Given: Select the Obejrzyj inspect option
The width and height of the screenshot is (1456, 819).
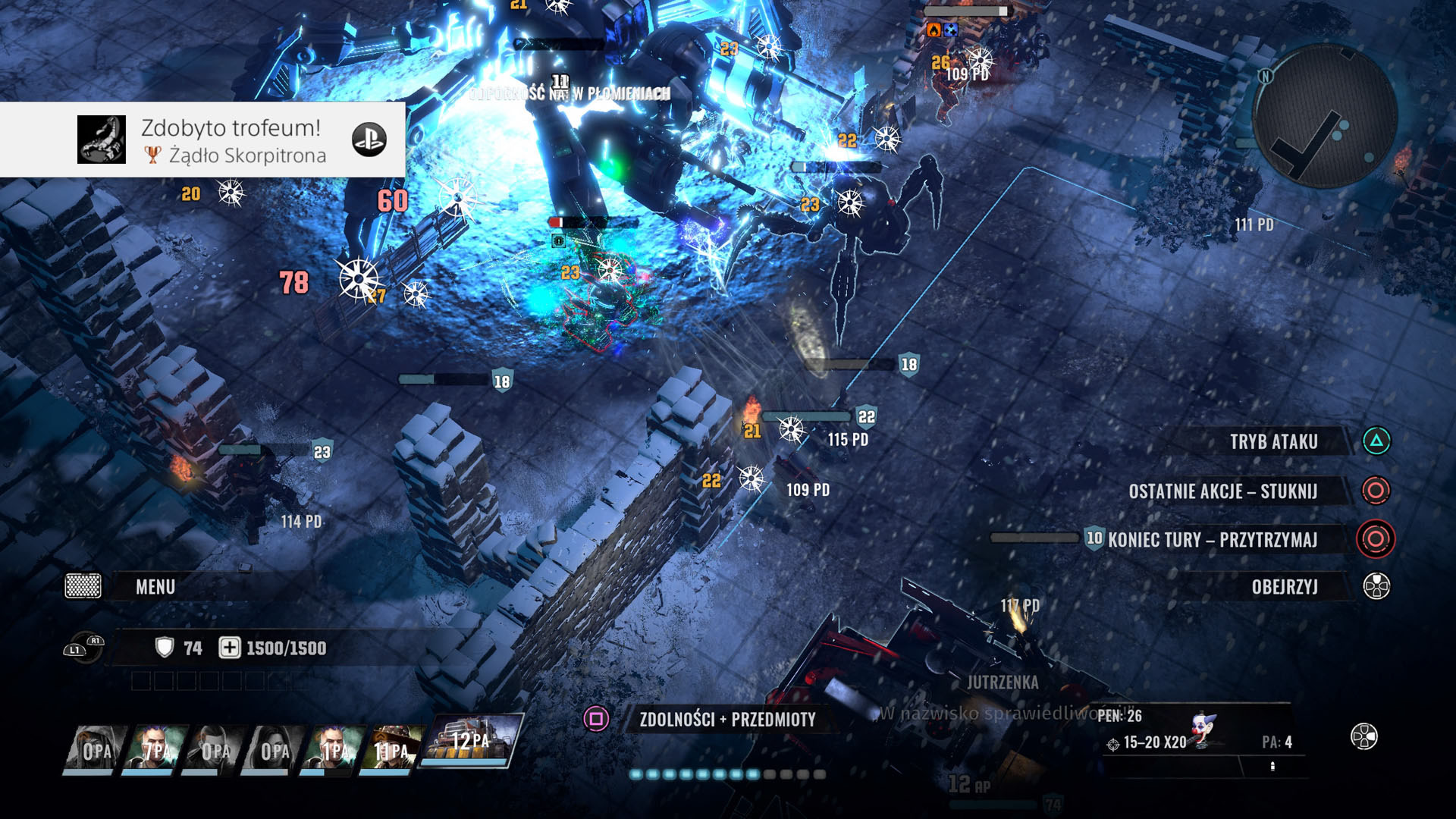Looking at the screenshot, I should coord(1284,587).
